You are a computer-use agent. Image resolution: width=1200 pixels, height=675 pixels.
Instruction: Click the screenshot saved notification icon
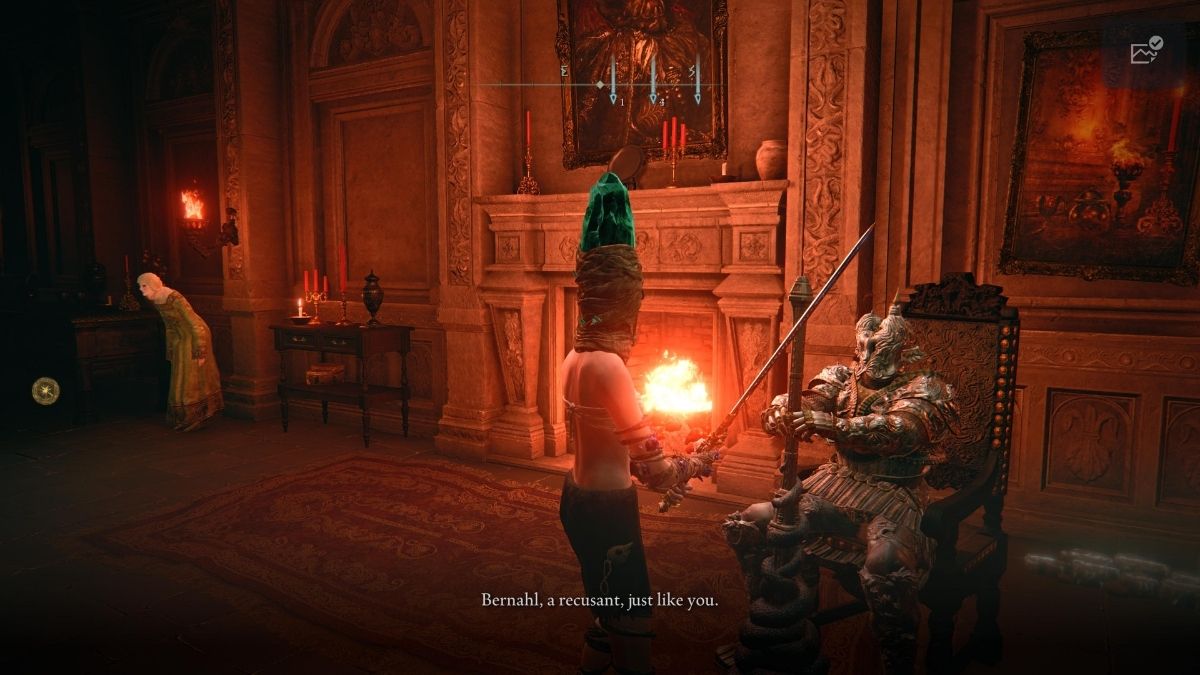click(x=1145, y=51)
